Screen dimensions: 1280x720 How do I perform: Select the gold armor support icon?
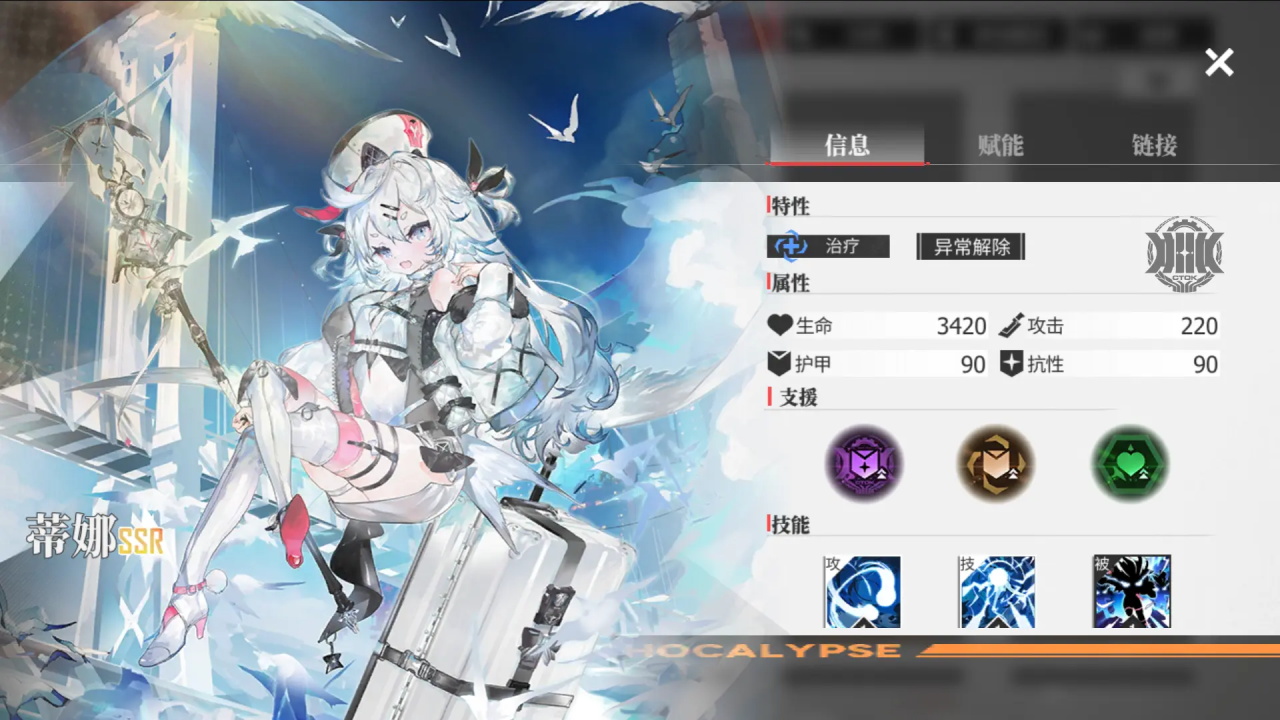click(996, 463)
